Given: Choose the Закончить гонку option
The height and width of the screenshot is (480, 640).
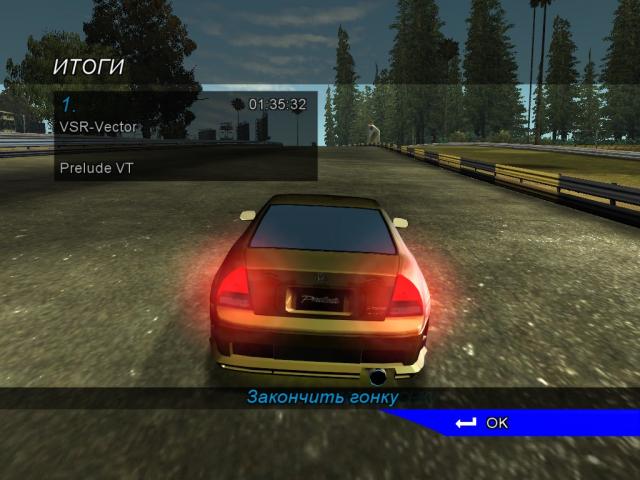Looking at the screenshot, I should point(322,398).
